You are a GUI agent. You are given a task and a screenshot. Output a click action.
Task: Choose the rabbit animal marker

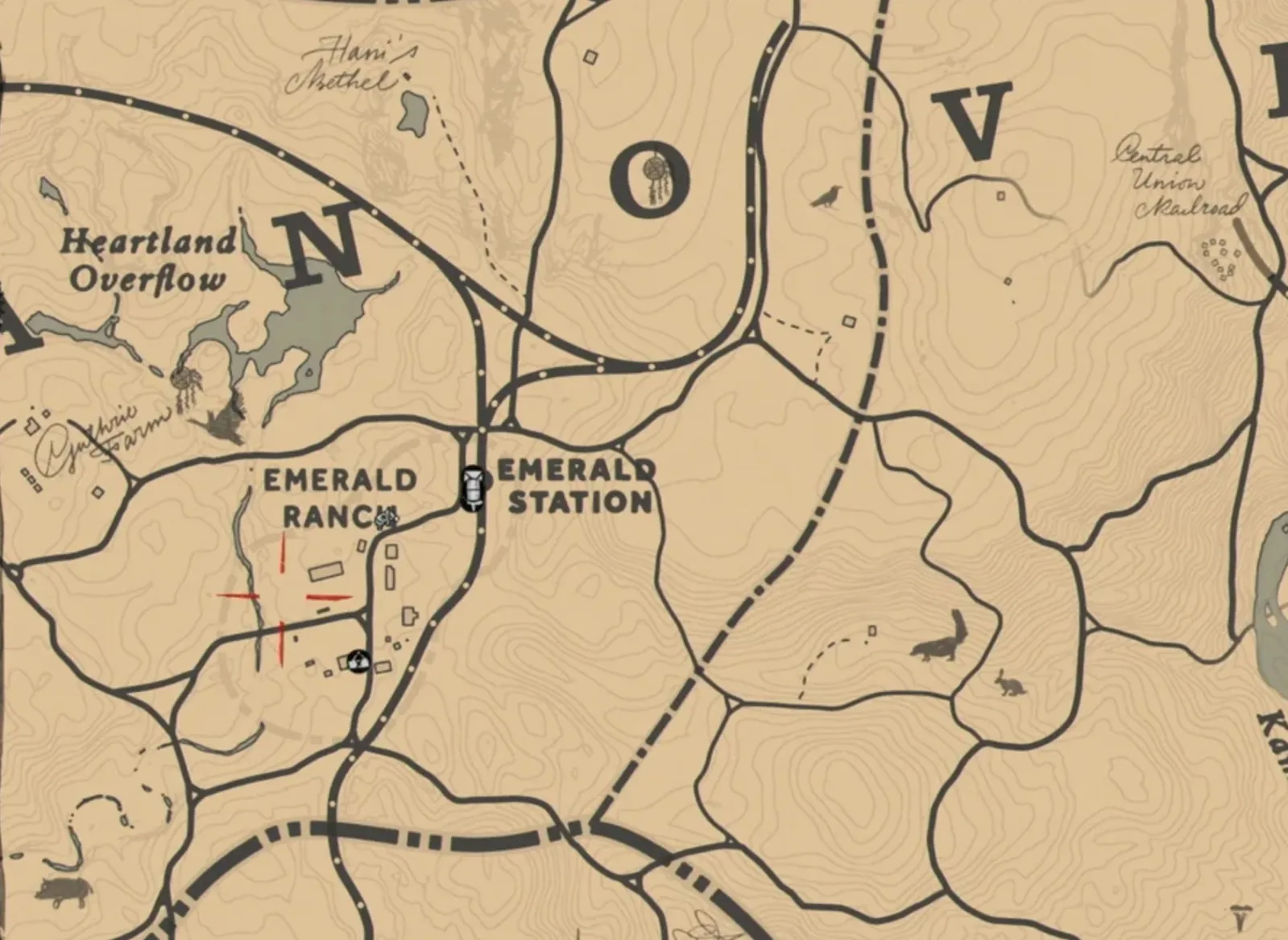point(1008,683)
